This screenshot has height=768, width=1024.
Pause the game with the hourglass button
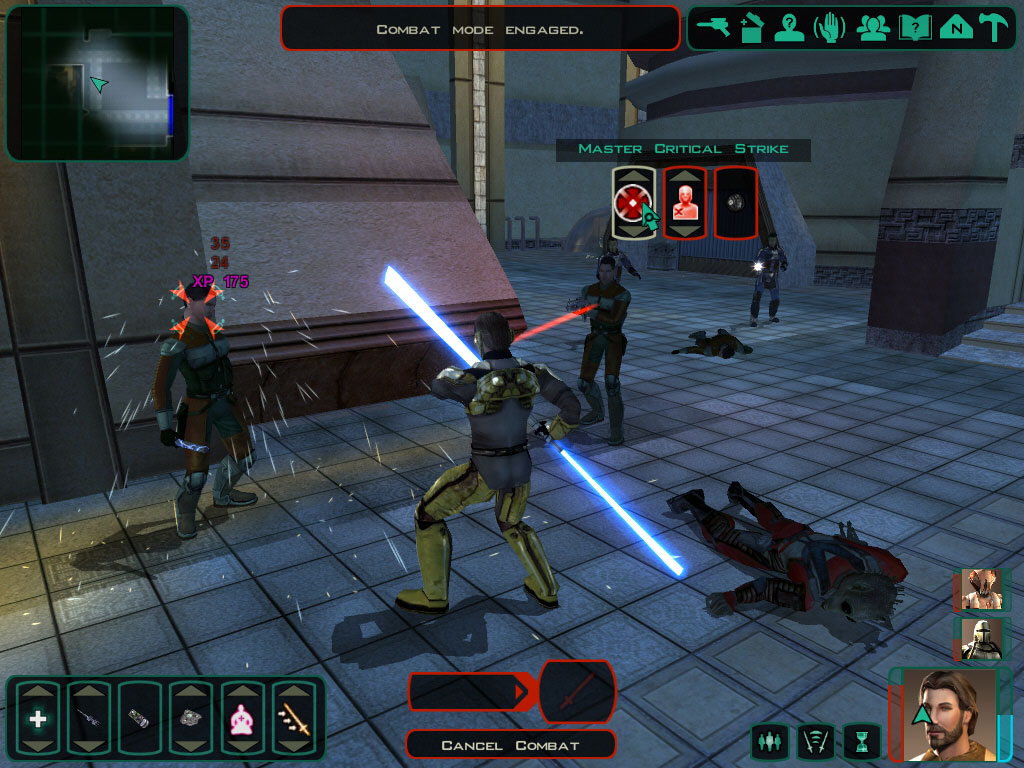point(861,742)
